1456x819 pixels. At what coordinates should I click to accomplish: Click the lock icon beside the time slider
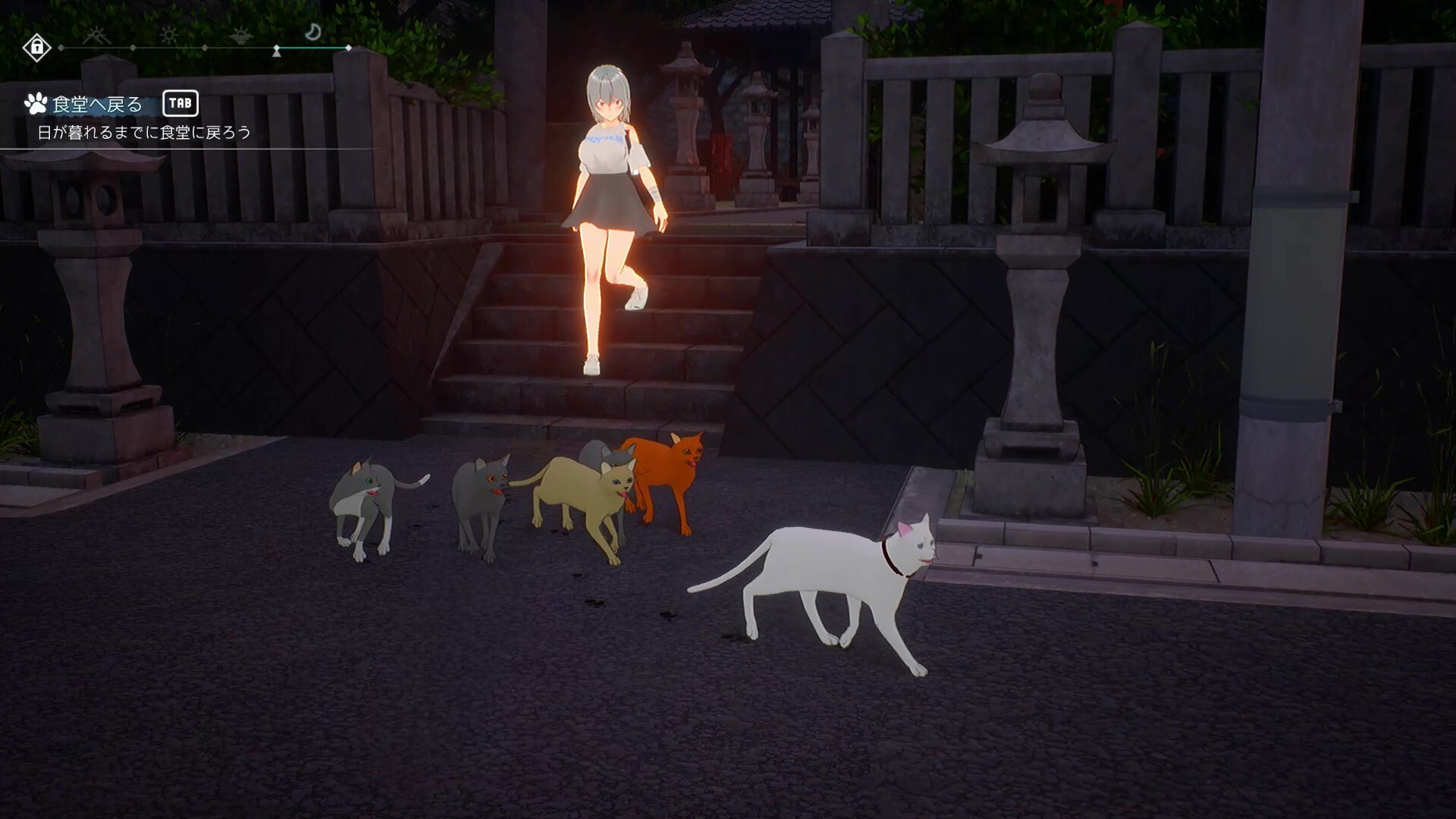[37, 47]
